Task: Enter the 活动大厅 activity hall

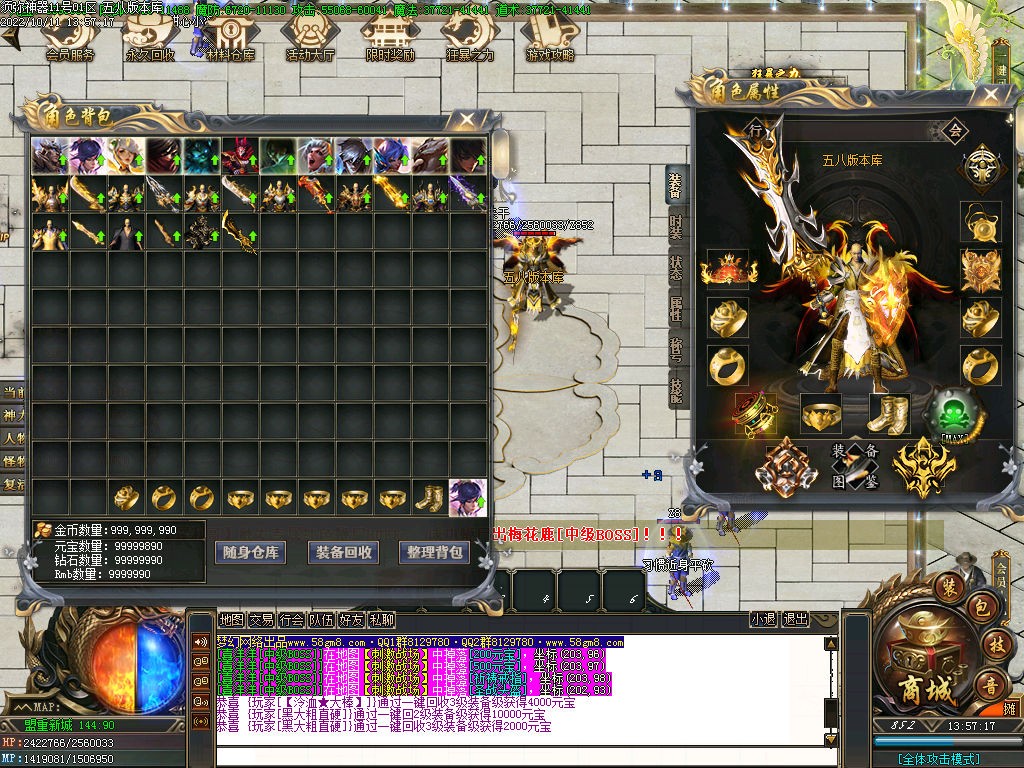Action: tap(310, 38)
